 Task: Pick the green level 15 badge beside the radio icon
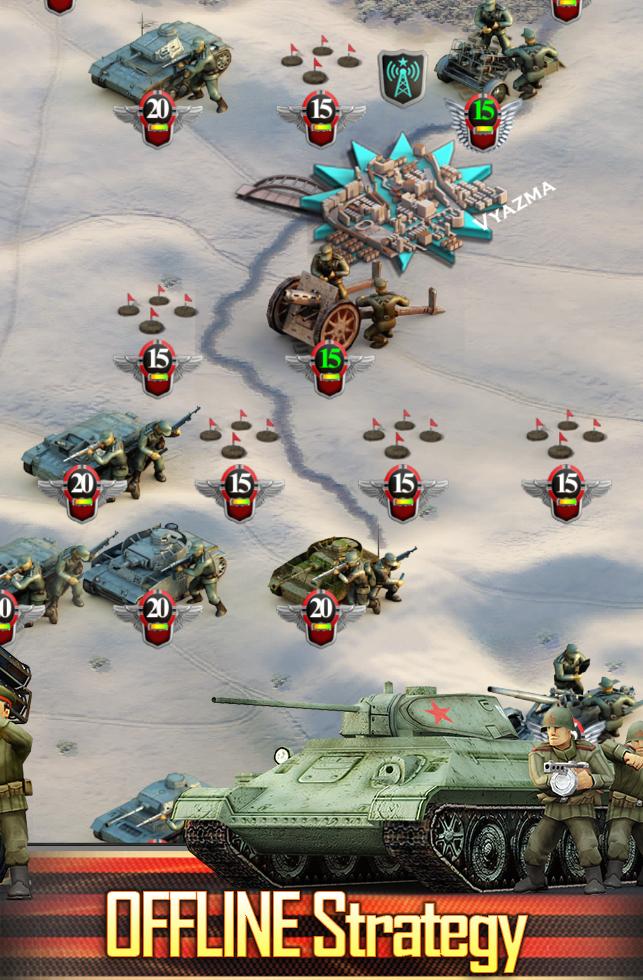(x=483, y=116)
